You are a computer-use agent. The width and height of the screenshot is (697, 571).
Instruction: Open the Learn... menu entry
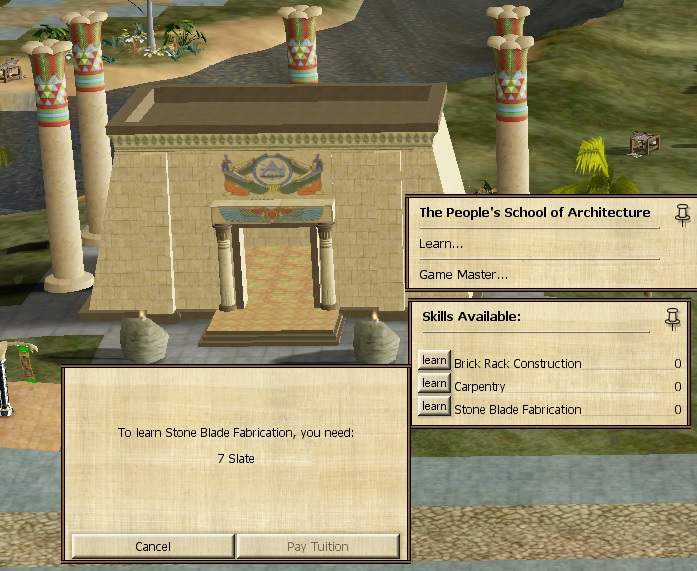[x=441, y=244]
